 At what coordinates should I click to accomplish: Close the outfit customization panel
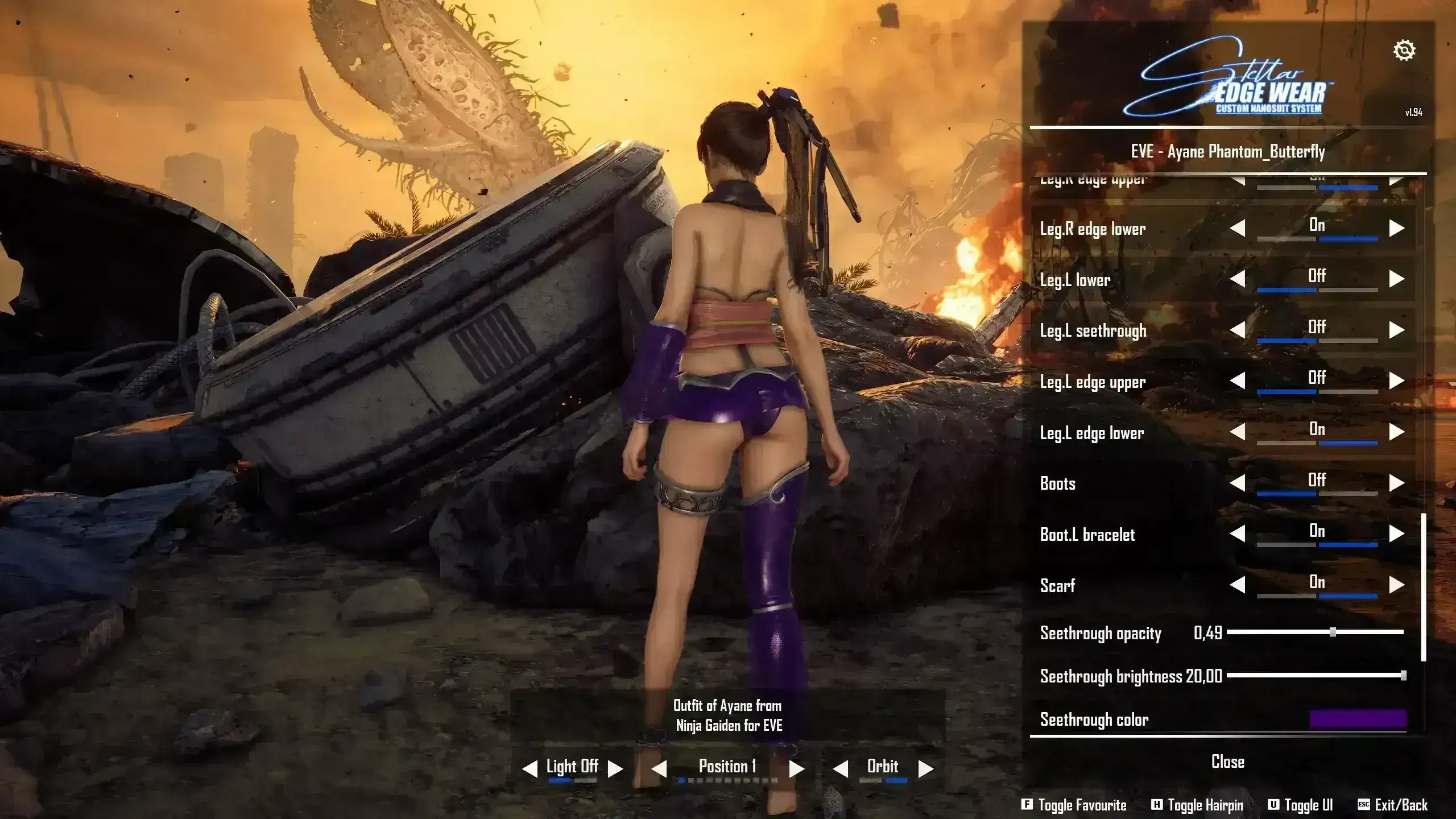click(1227, 762)
